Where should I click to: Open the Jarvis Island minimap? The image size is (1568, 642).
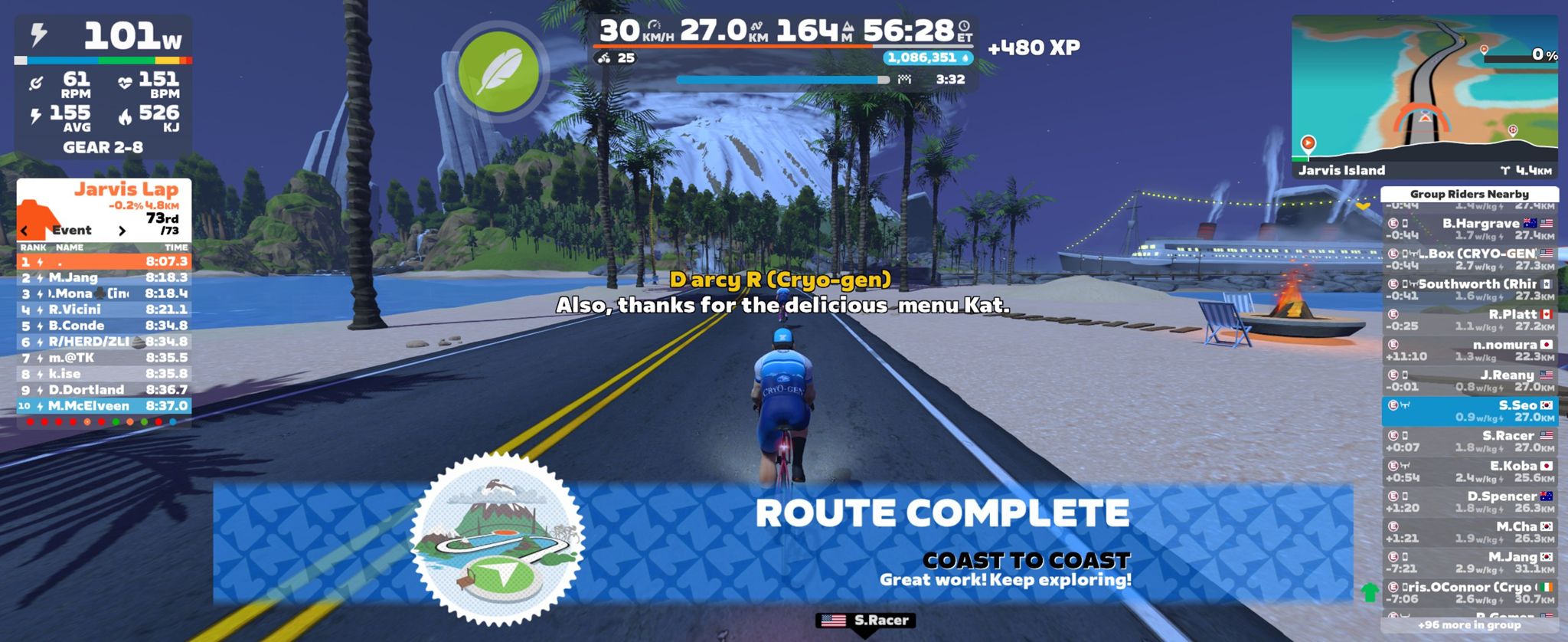pyautogui.click(x=1424, y=97)
